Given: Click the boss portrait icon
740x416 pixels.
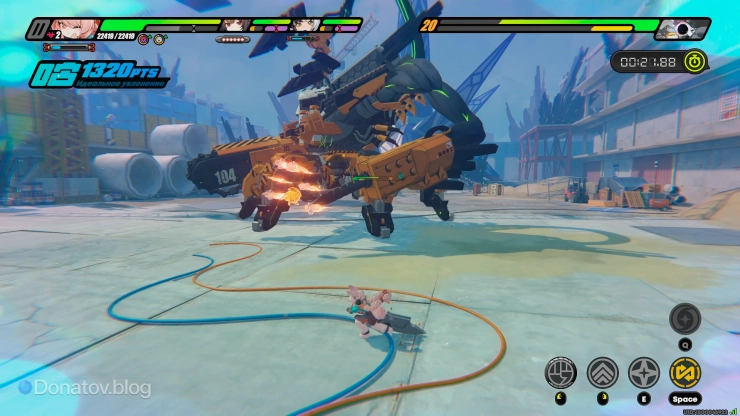Looking at the screenshot, I should tap(682, 28).
